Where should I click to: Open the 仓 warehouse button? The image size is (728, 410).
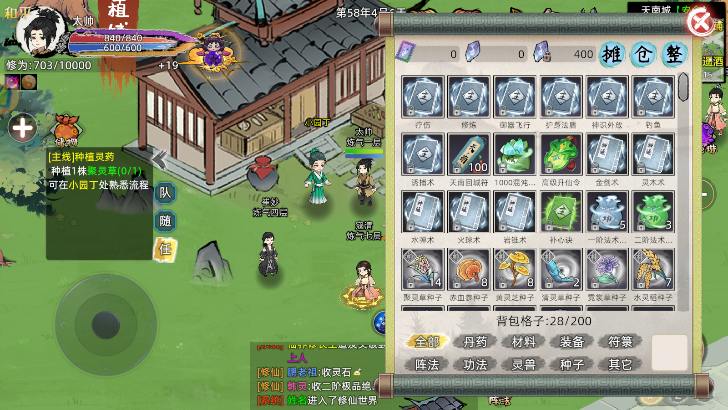pyautogui.click(x=644, y=55)
